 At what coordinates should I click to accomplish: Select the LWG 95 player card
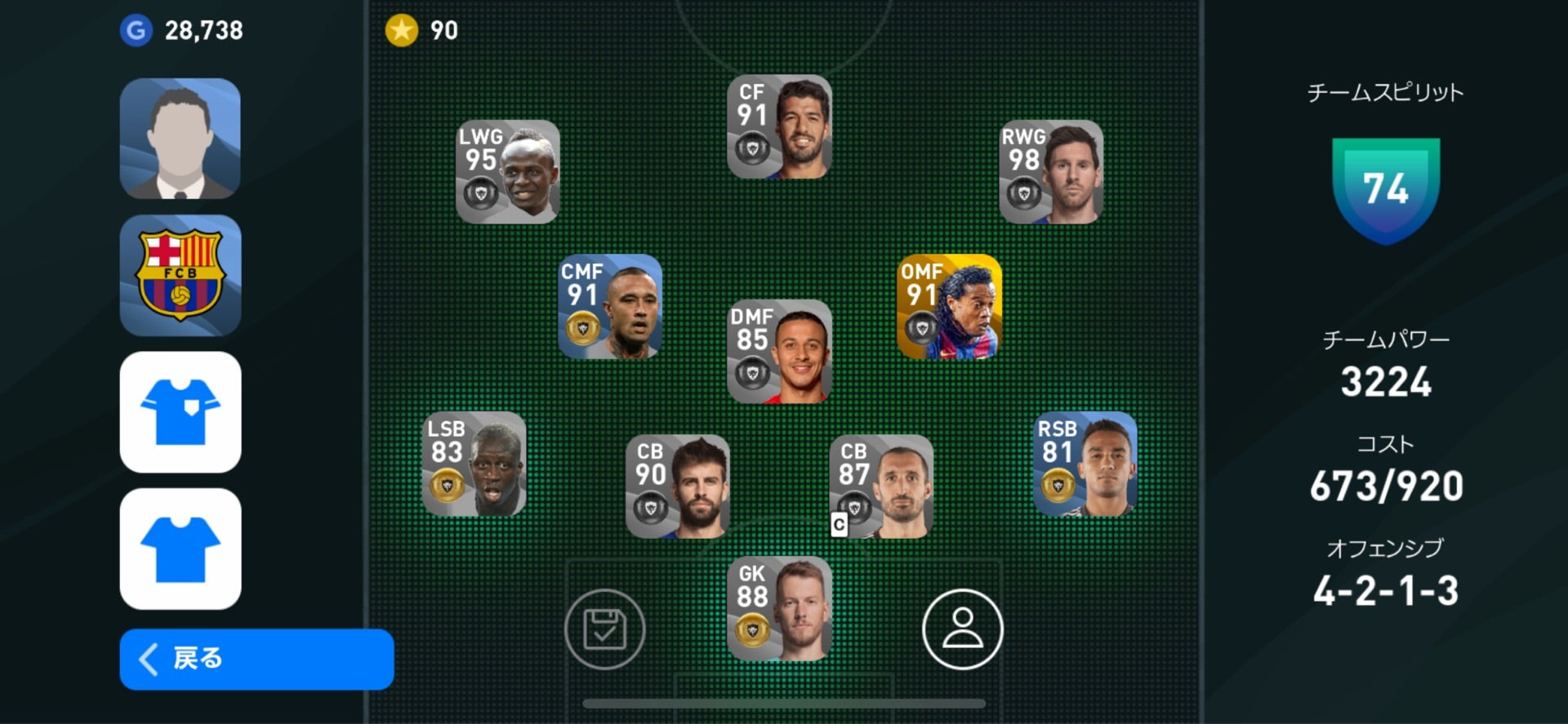[x=507, y=172]
